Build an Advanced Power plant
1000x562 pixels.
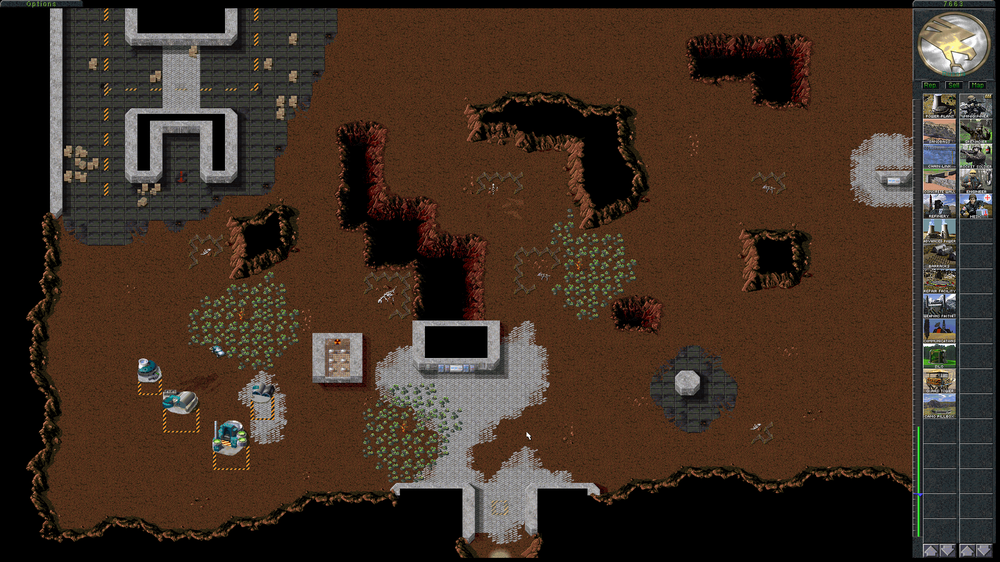click(940, 232)
